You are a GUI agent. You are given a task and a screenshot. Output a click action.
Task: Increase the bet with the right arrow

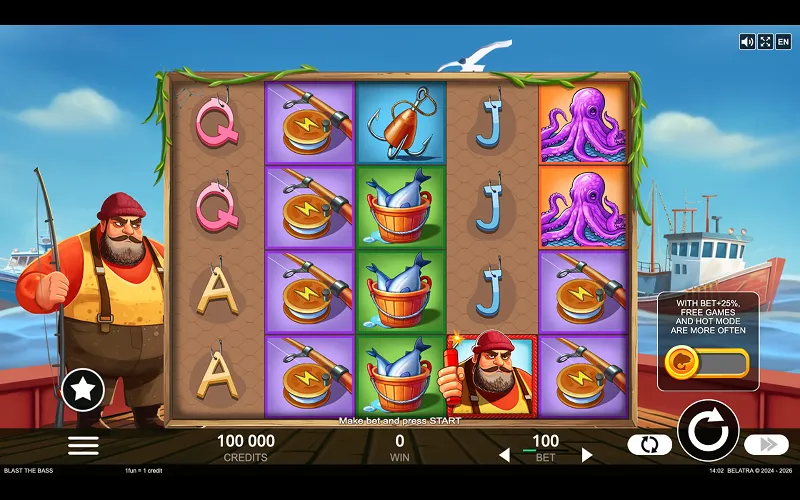pyautogui.click(x=587, y=455)
